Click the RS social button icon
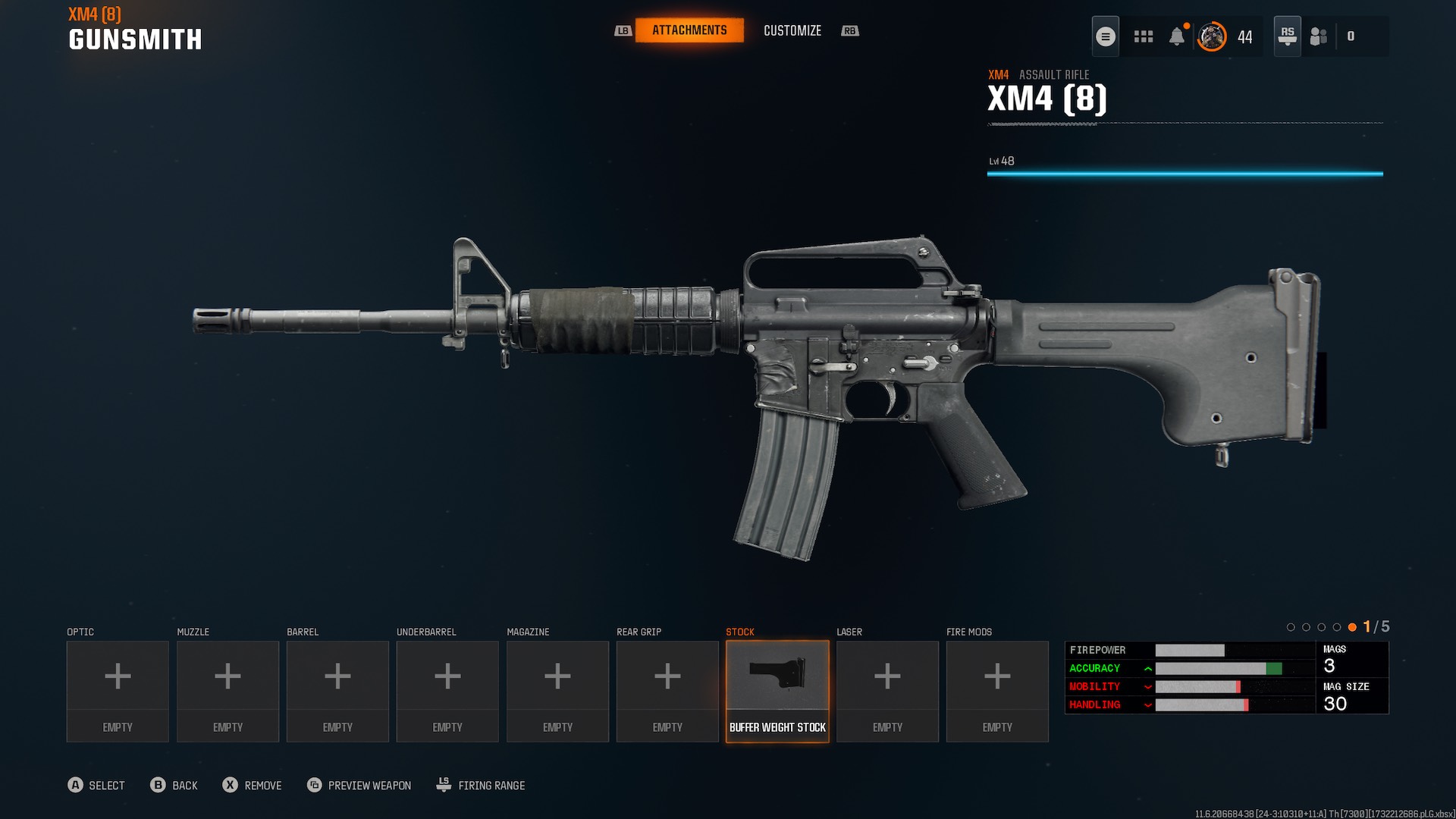 coord(1286,36)
